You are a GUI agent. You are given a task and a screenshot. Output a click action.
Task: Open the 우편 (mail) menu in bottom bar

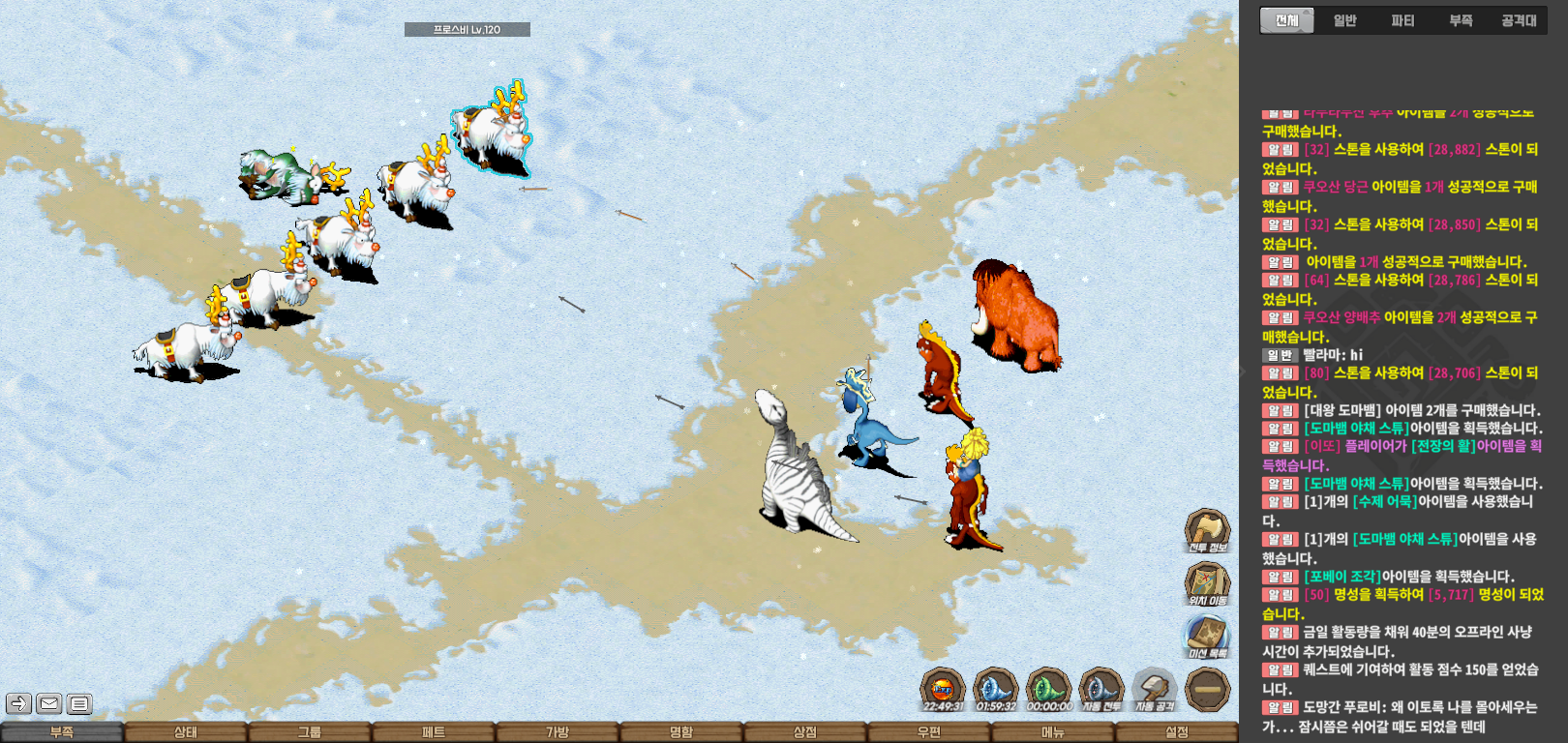(x=929, y=732)
